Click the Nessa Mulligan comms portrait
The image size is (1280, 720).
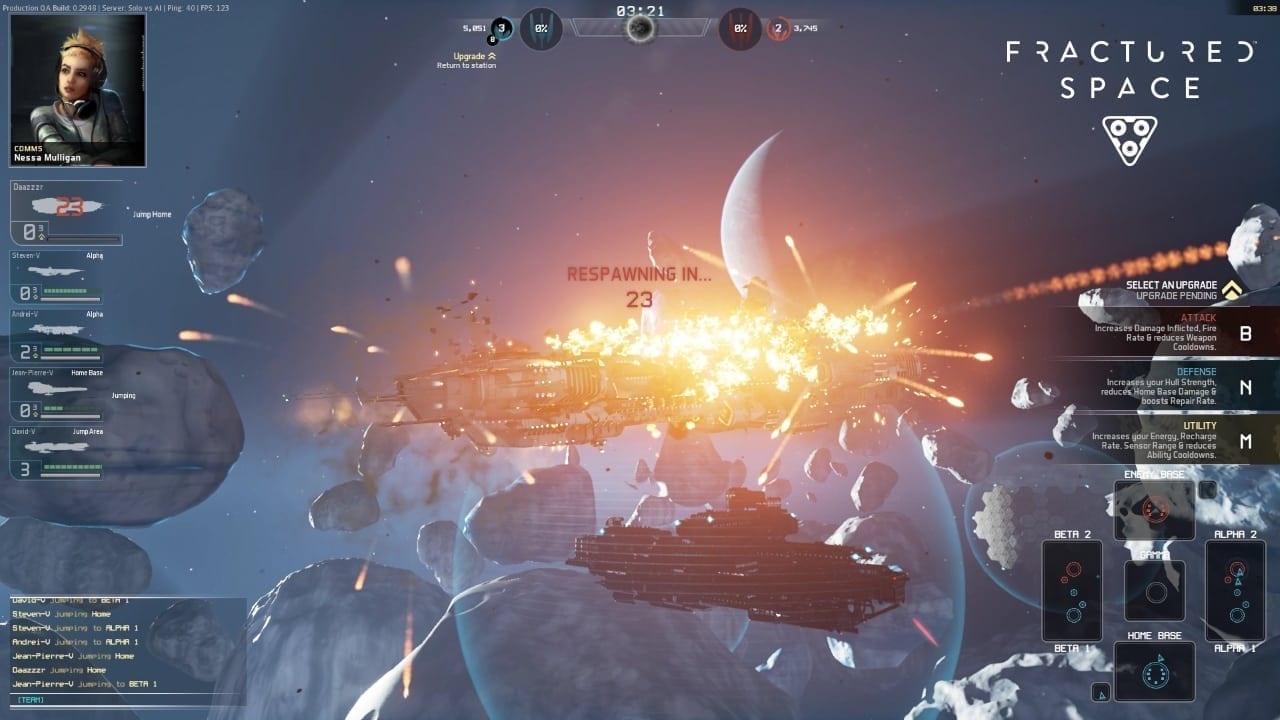[x=78, y=90]
